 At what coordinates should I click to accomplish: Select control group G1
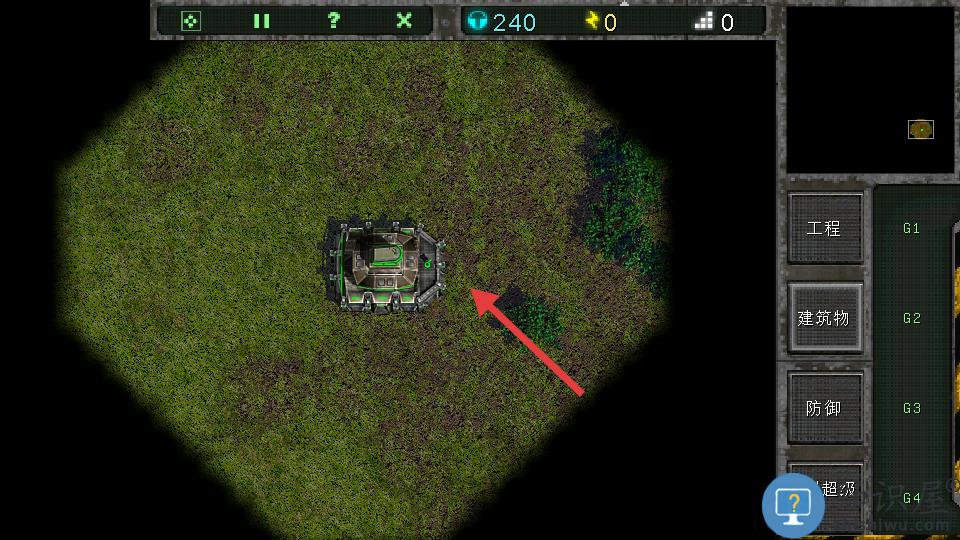(911, 228)
